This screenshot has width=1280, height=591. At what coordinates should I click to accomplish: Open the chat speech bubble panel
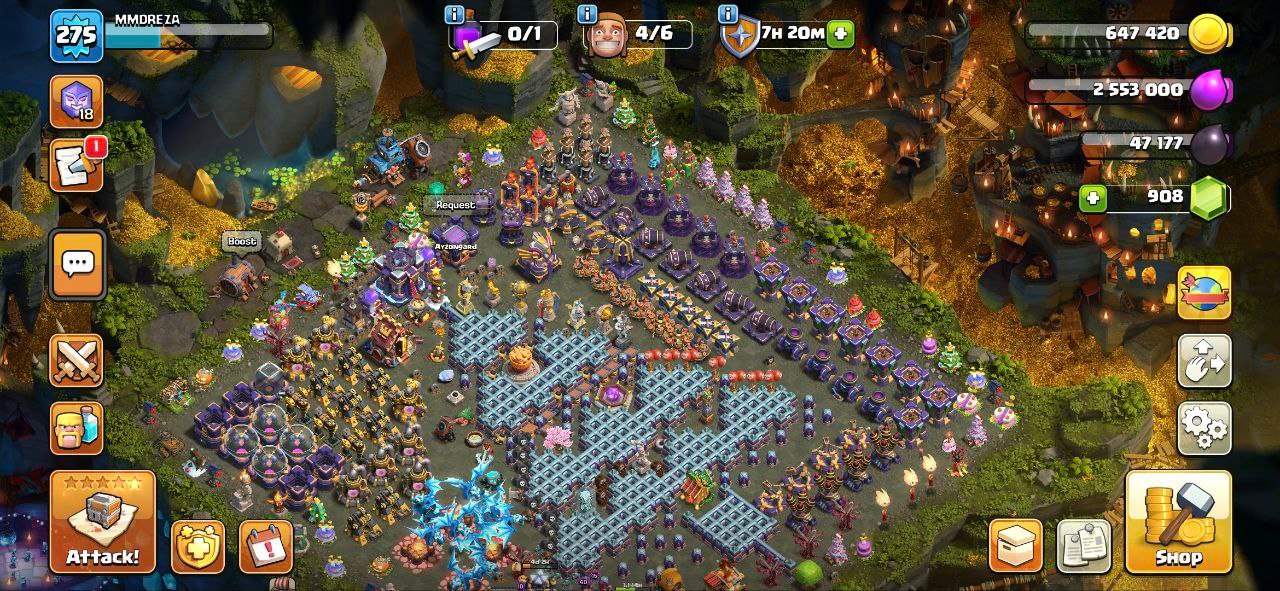tap(77, 264)
